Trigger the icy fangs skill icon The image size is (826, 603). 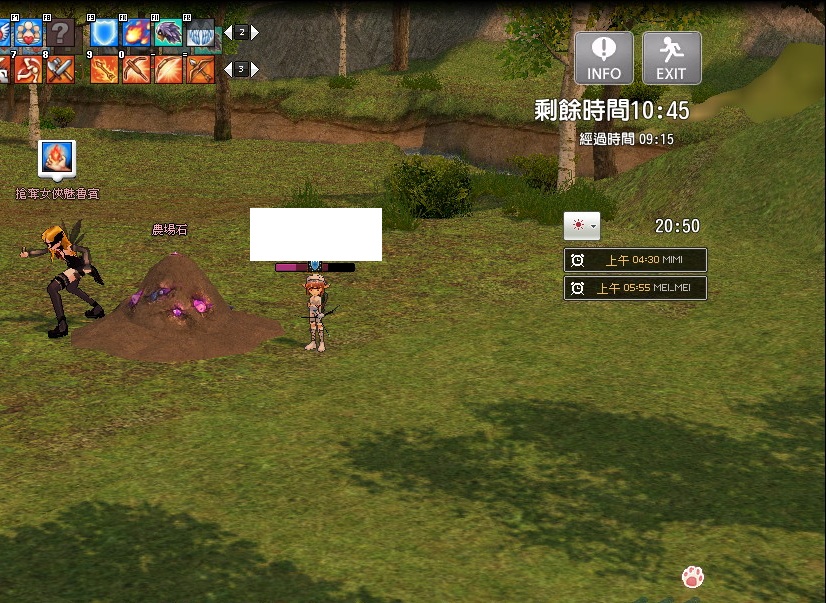pyautogui.click(x=201, y=34)
